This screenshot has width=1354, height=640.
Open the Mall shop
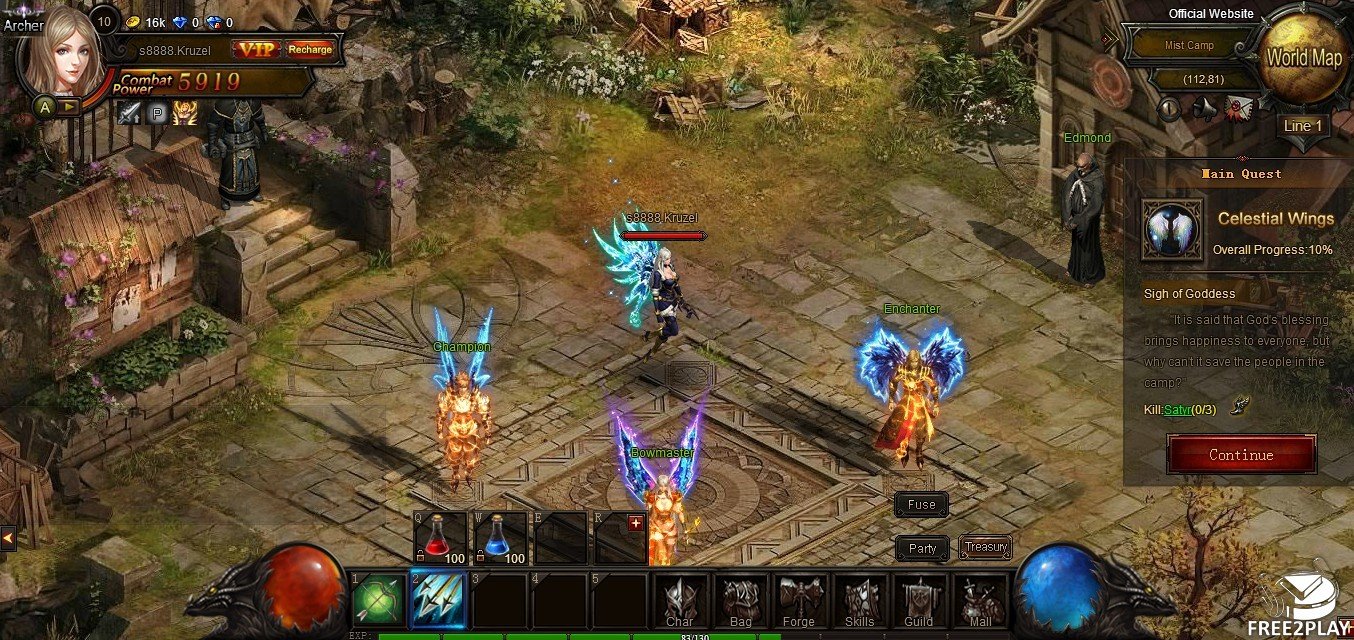tap(979, 602)
